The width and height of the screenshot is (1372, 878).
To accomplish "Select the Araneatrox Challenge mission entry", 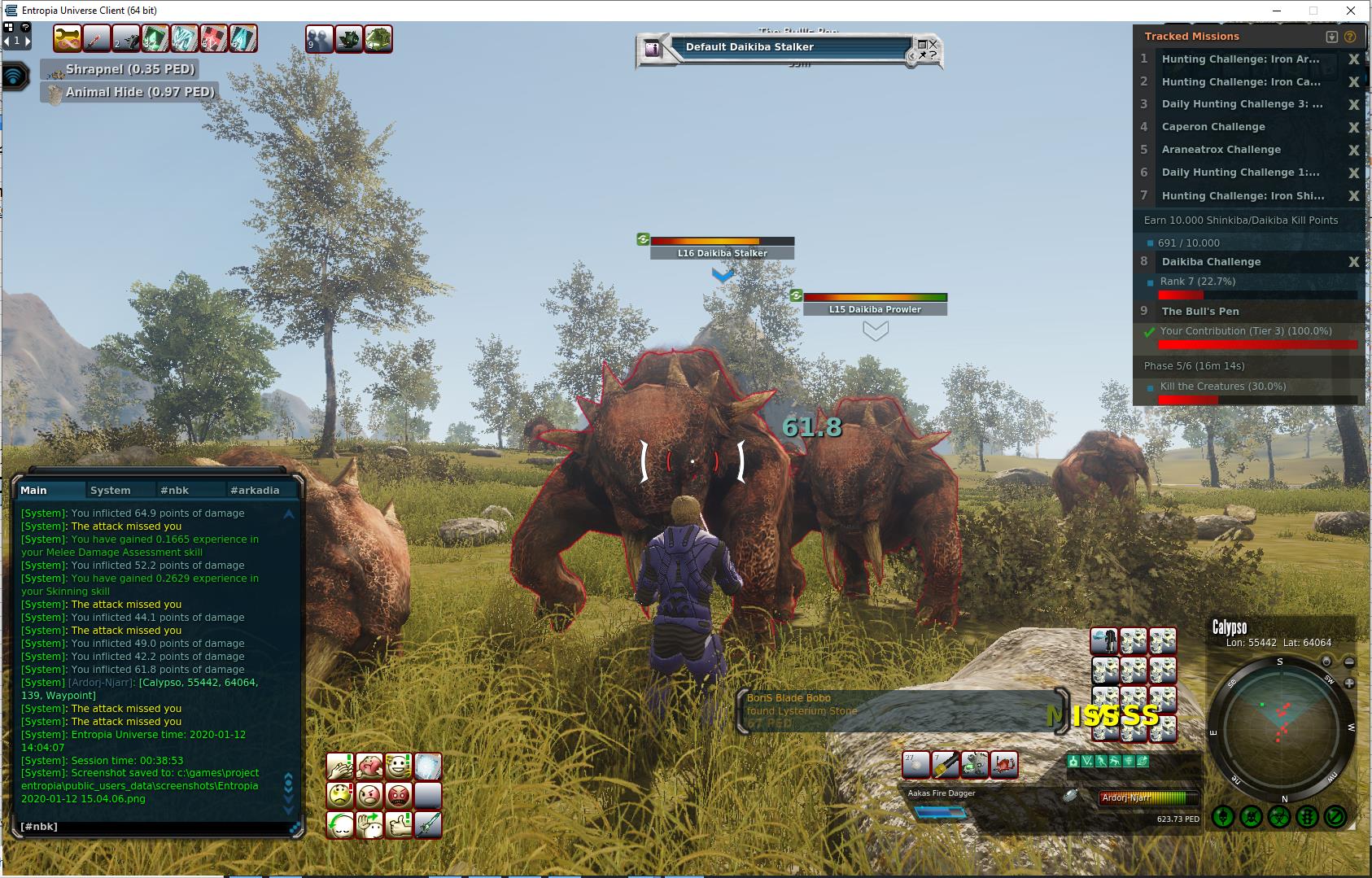I will pos(1221,150).
